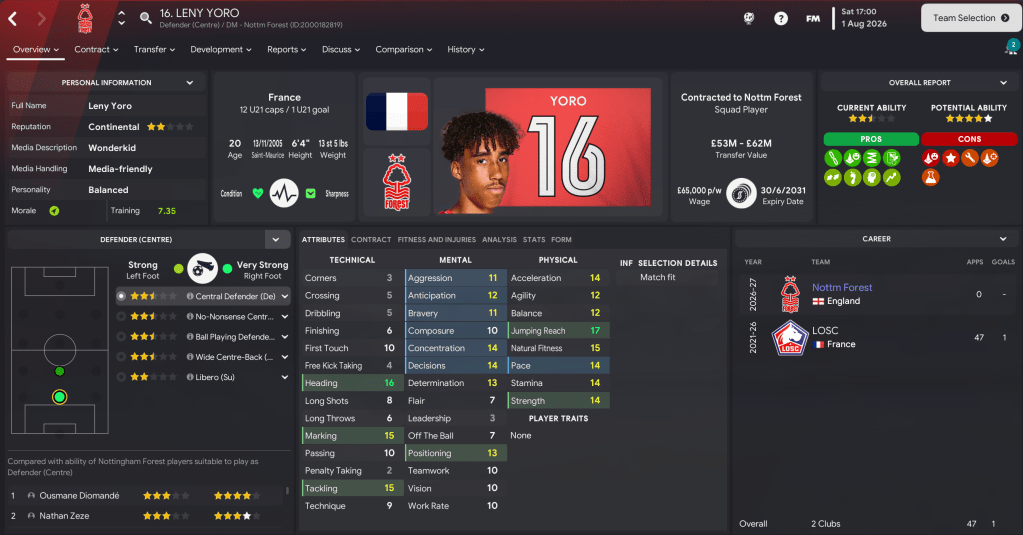
Task: Open the History menu
Action: (466, 49)
